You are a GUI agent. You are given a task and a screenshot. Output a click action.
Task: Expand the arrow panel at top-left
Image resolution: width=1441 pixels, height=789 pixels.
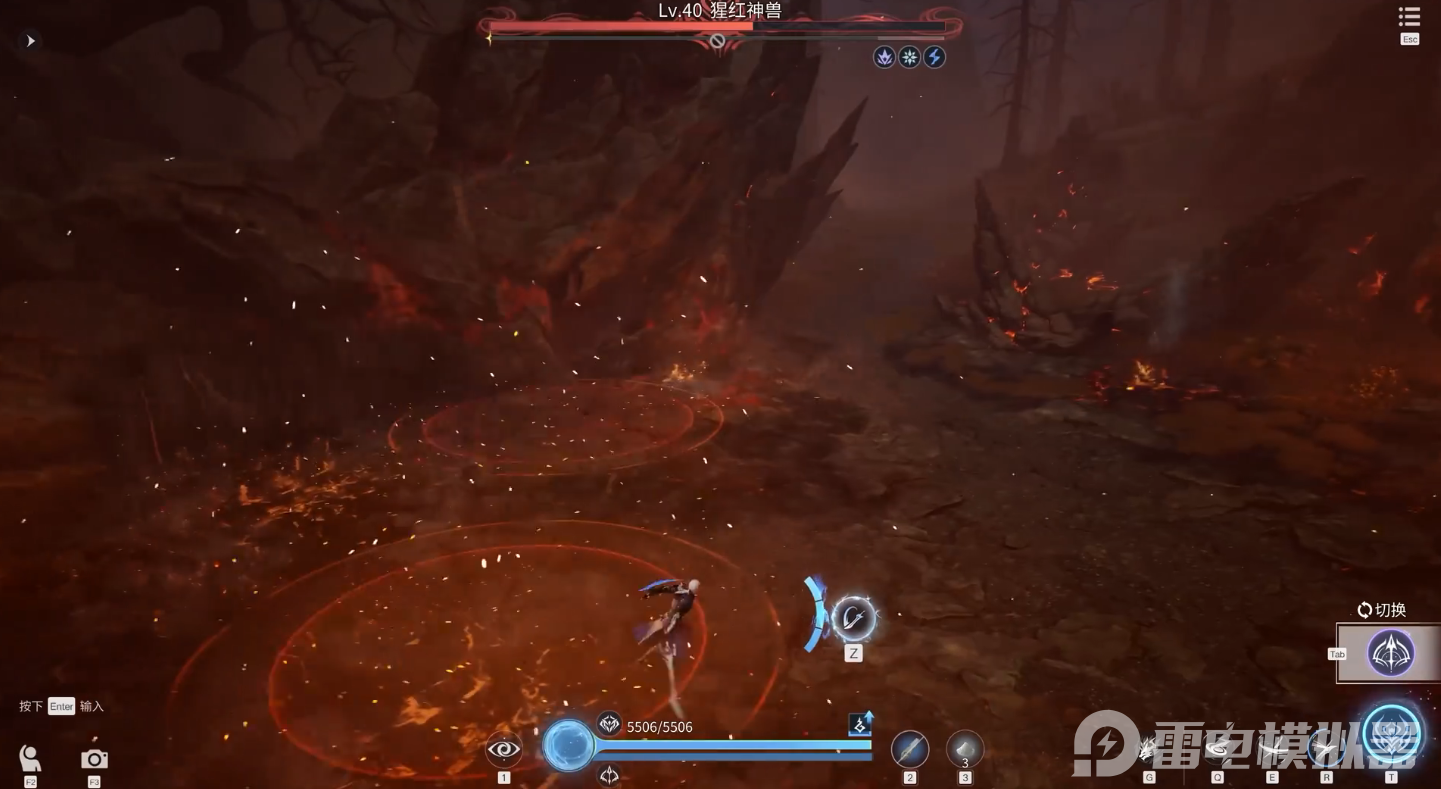click(30, 41)
